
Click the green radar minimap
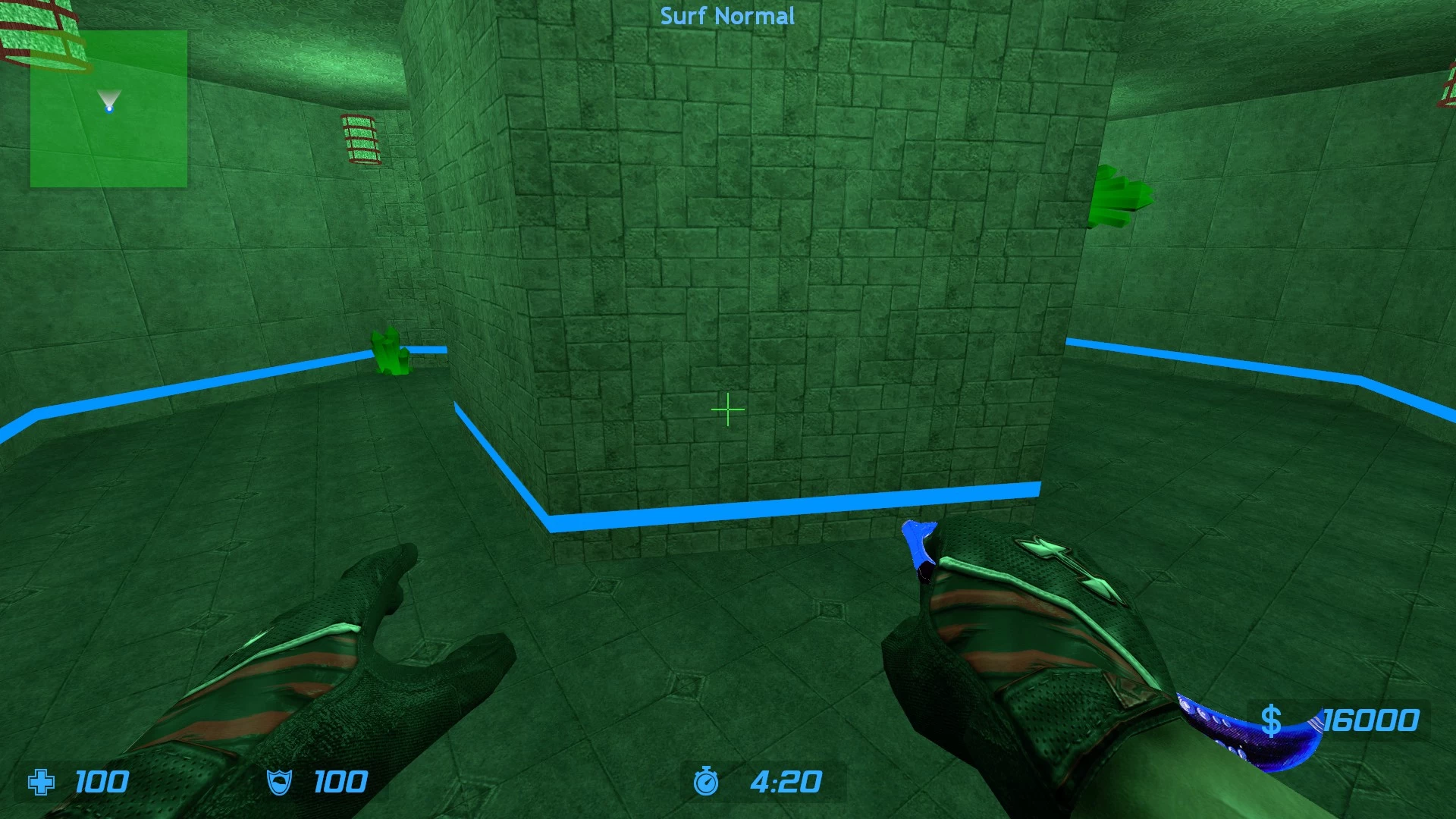tap(108, 109)
